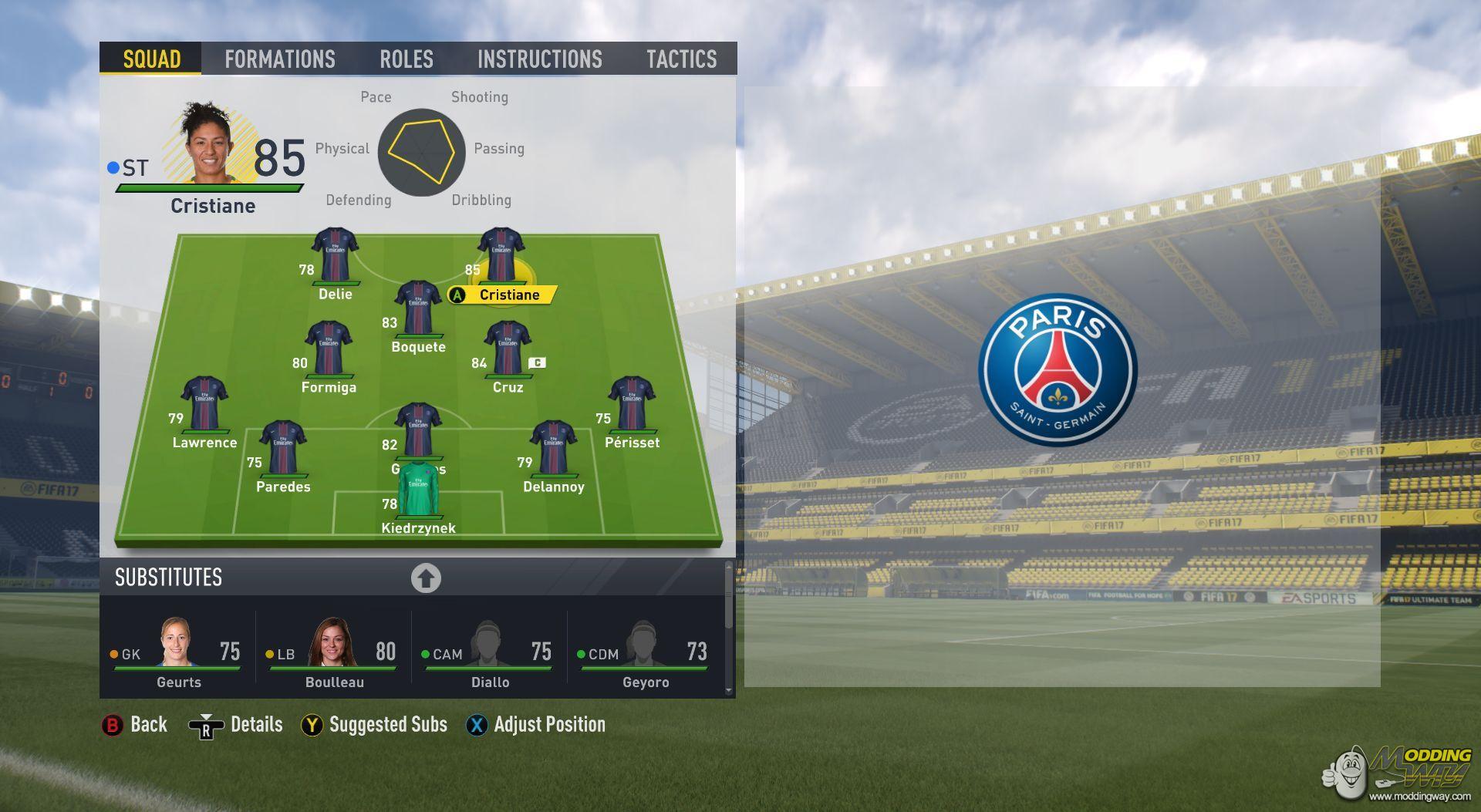Screen dimensions: 1481x812
Task: Select Périsset on the right flank
Action: point(632,404)
